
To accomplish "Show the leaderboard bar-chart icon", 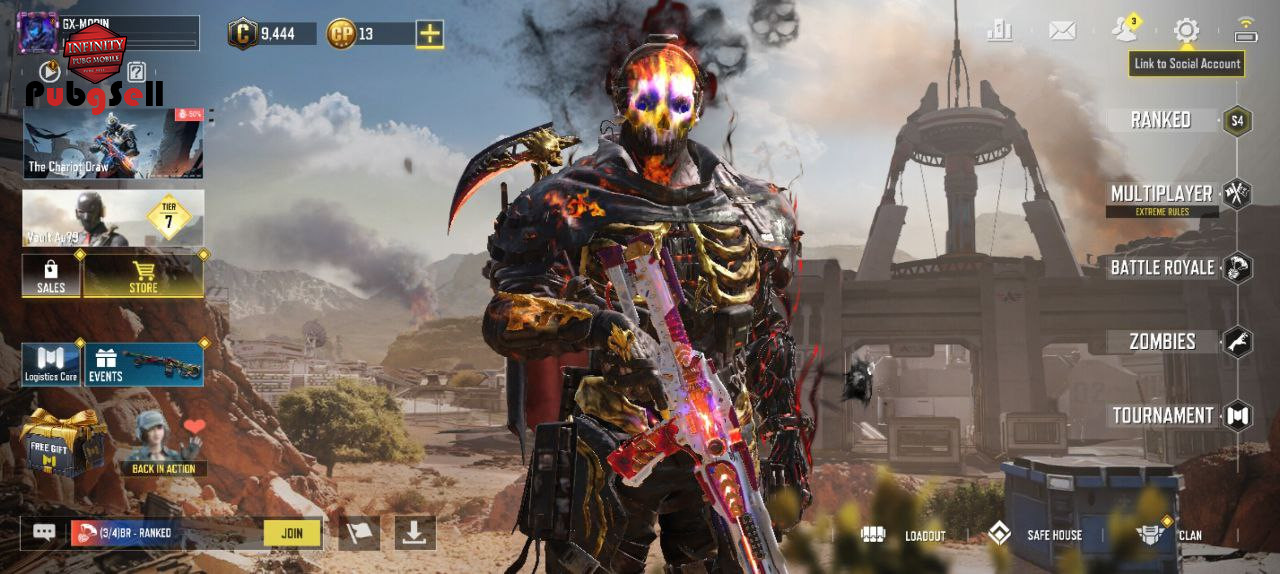I will click(1000, 30).
